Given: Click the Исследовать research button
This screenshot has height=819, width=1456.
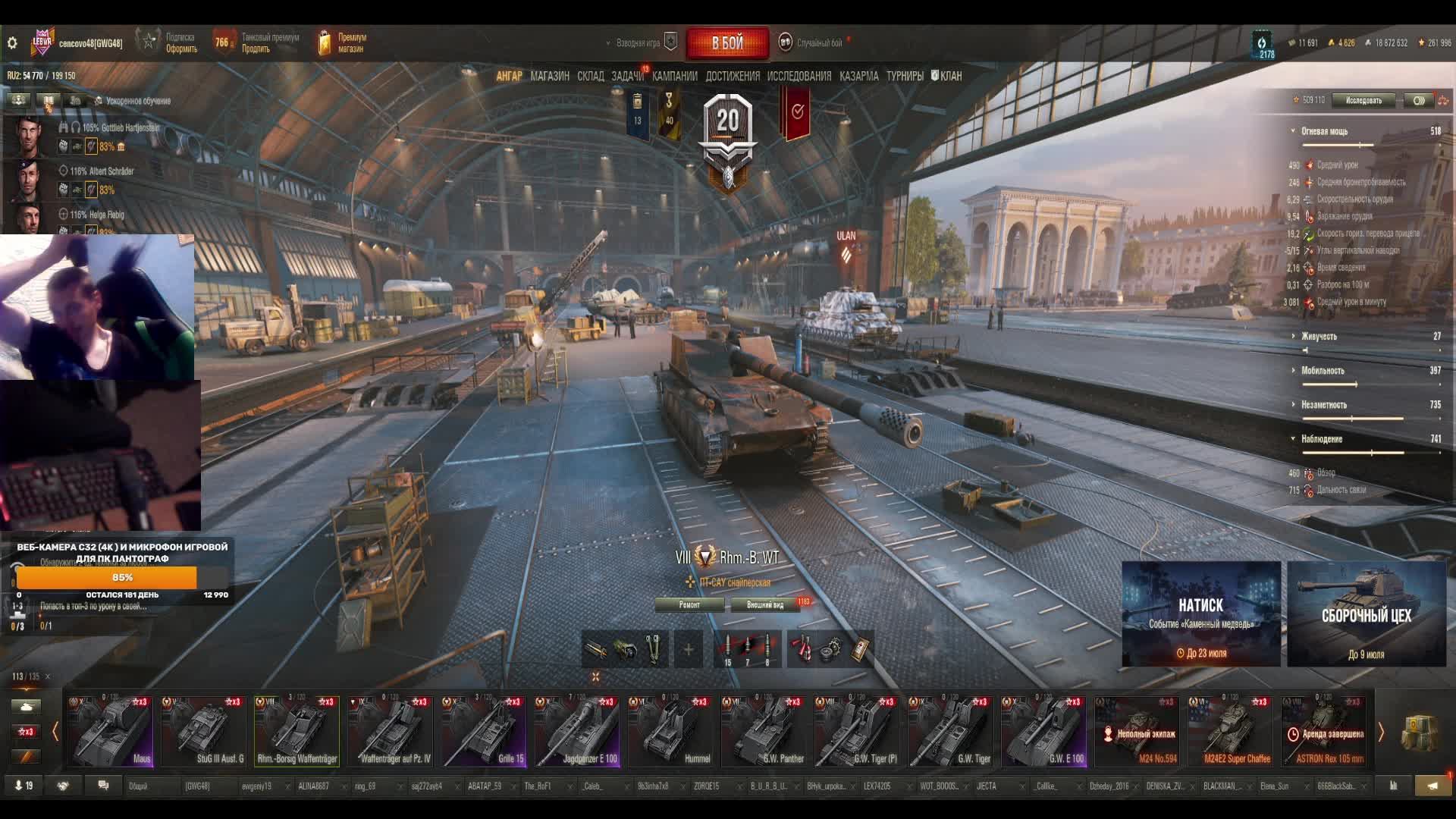Looking at the screenshot, I should tap(1363, 100).
